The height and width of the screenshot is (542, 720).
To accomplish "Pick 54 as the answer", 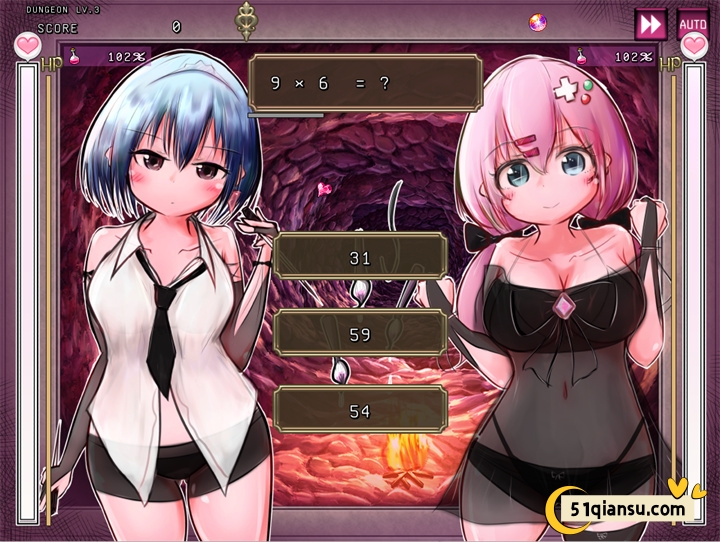I will coord(360,410).
